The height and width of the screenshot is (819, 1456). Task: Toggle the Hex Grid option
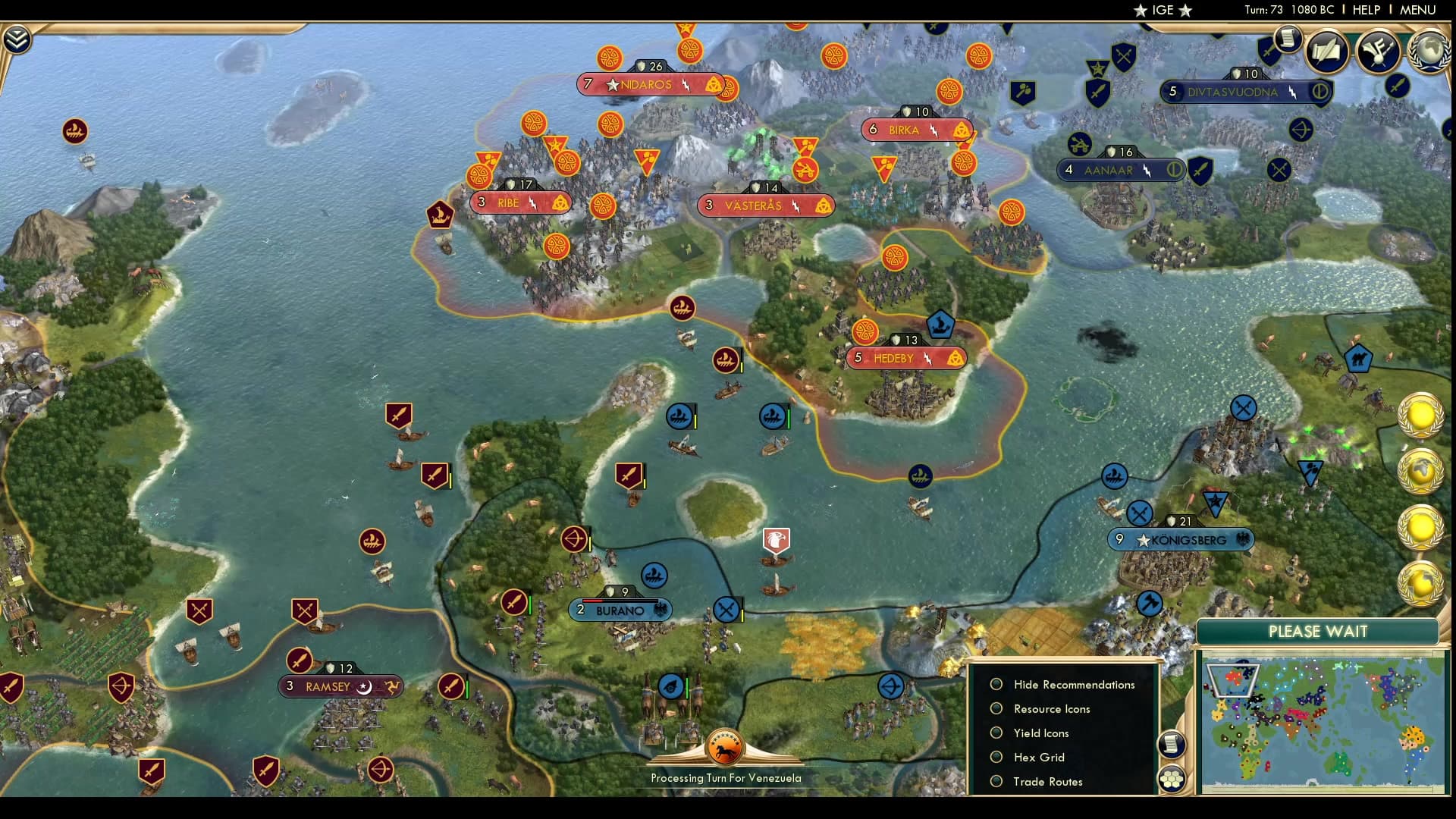[x=996, y=757]
